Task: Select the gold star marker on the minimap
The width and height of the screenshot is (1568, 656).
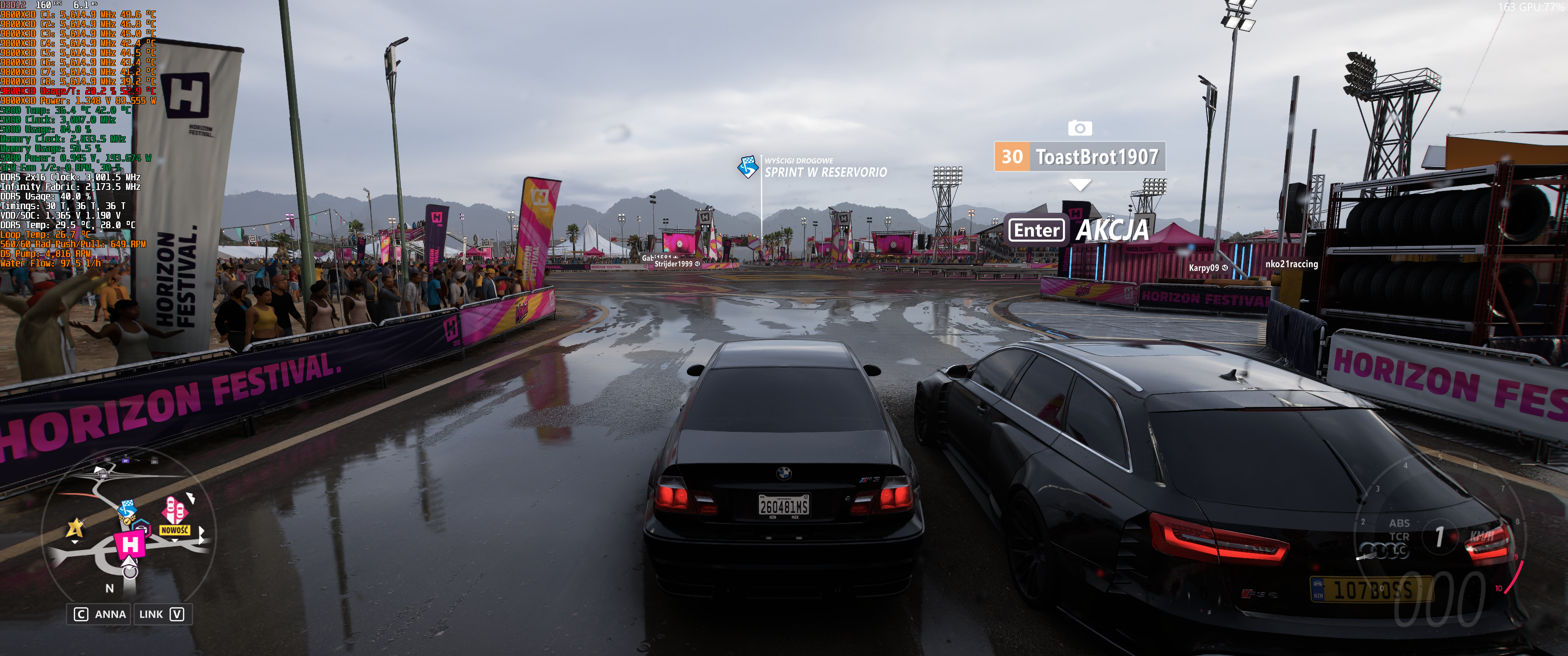Action: point(76,527)
